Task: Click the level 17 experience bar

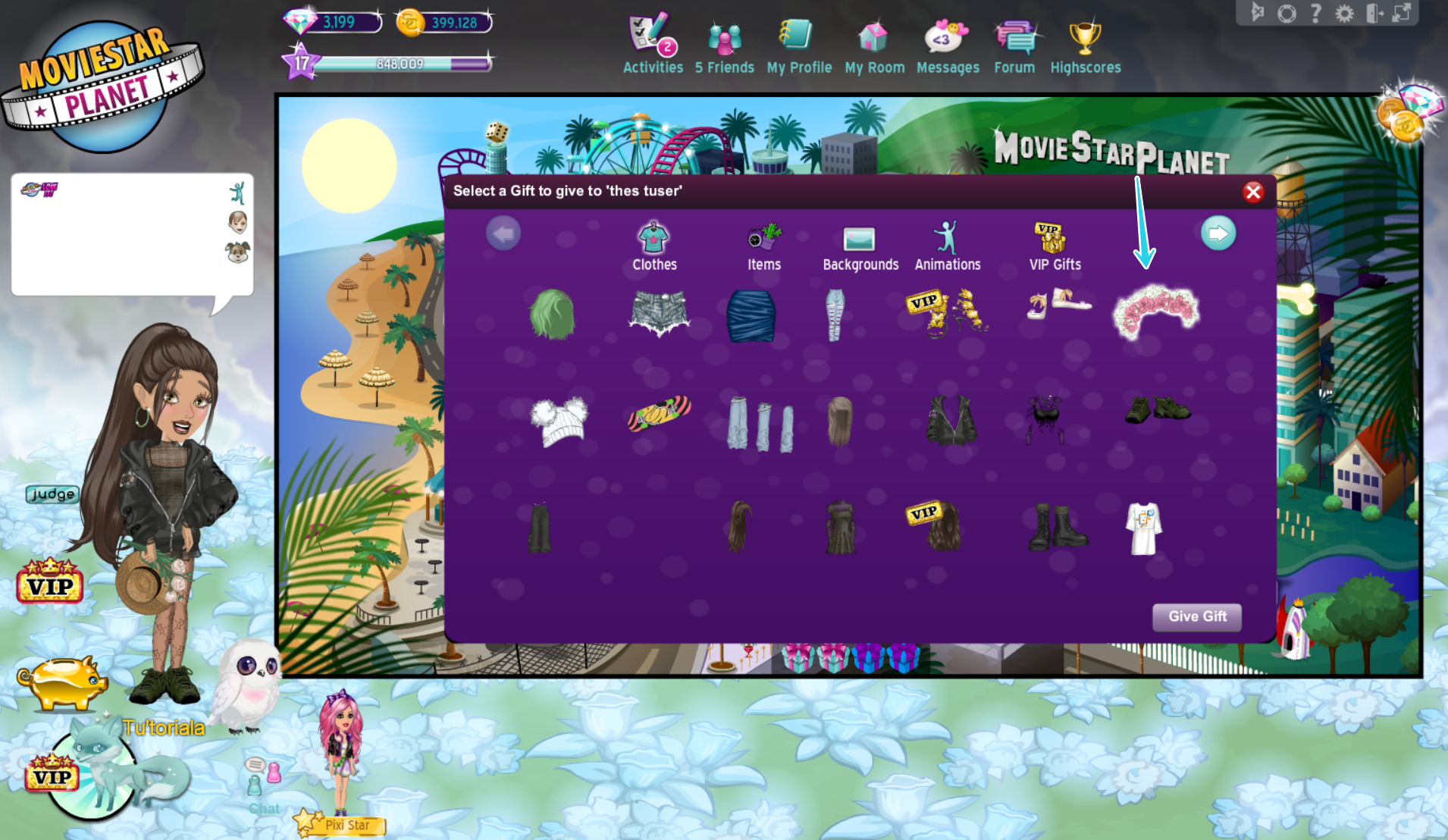Action: click(394, 64)
